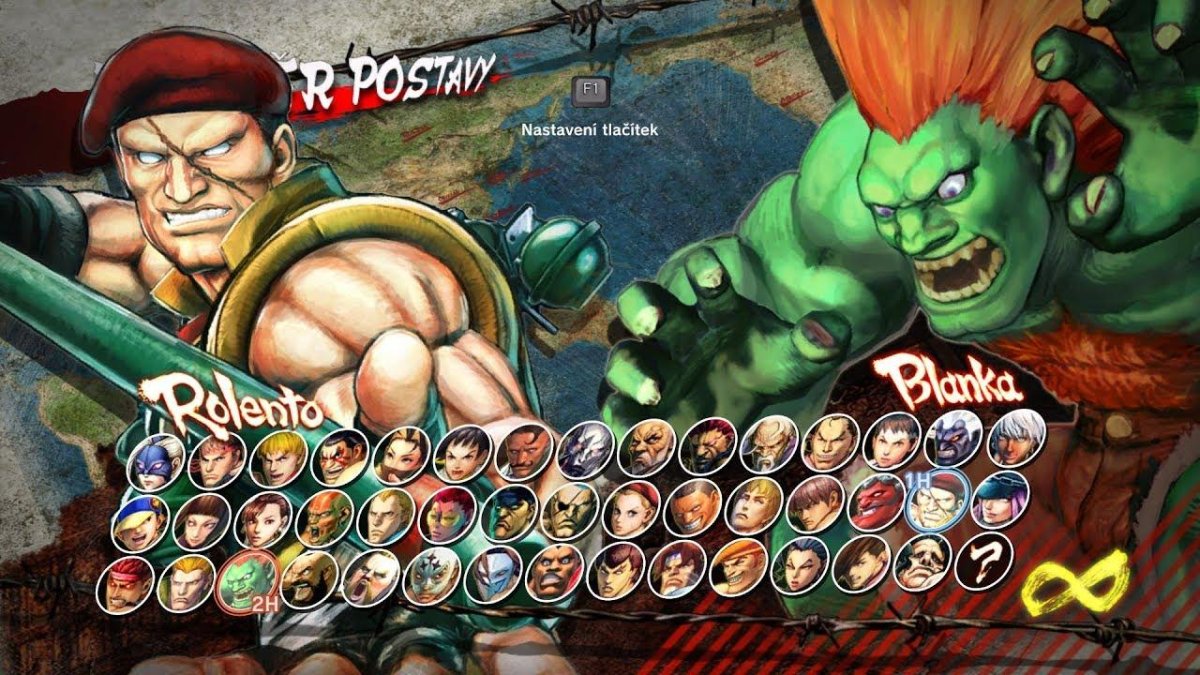Select Cammy in the red beret
This screenshot has height=675, width=1200.
[x=632, y=508]
